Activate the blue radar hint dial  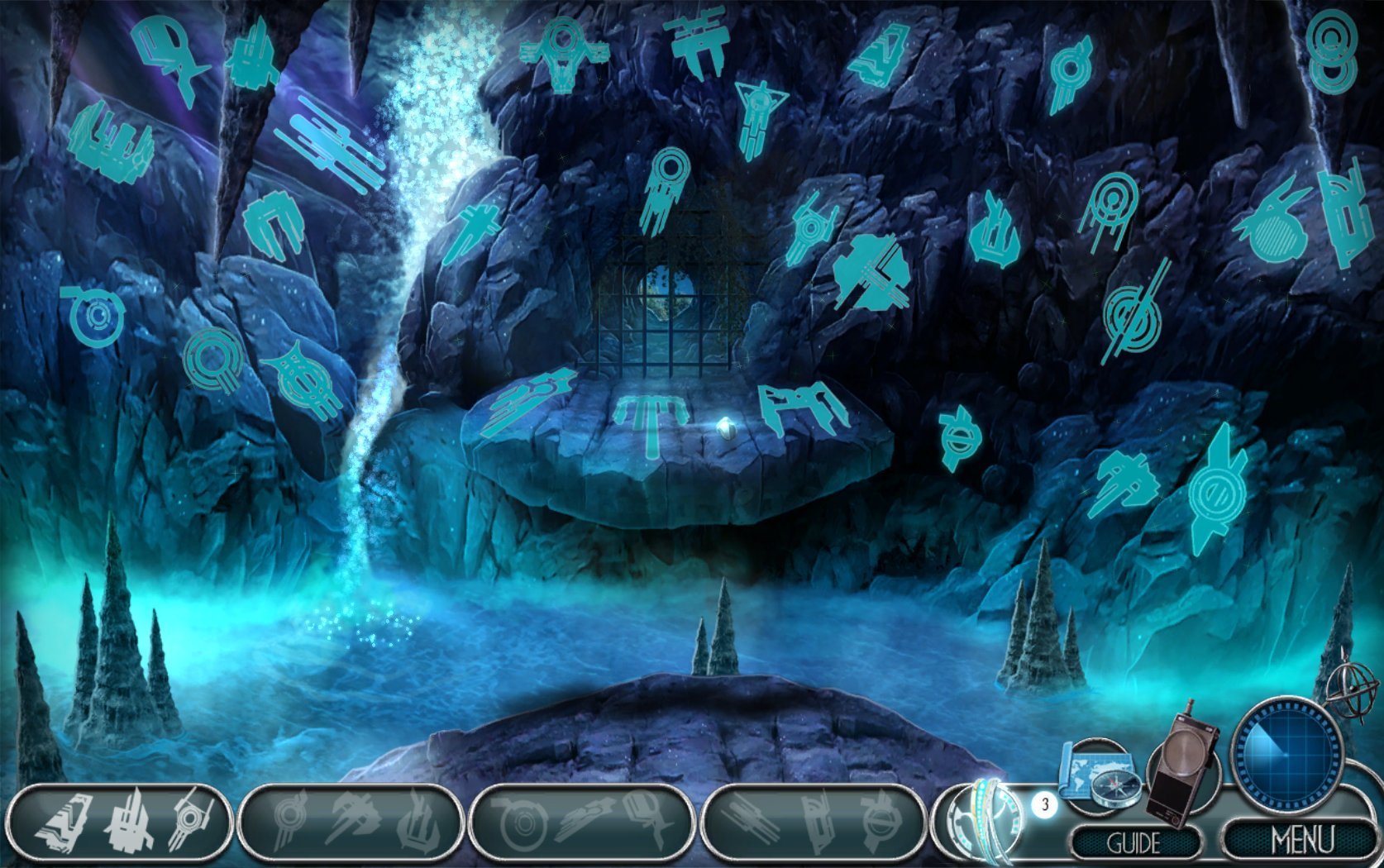click(1286, 755)
